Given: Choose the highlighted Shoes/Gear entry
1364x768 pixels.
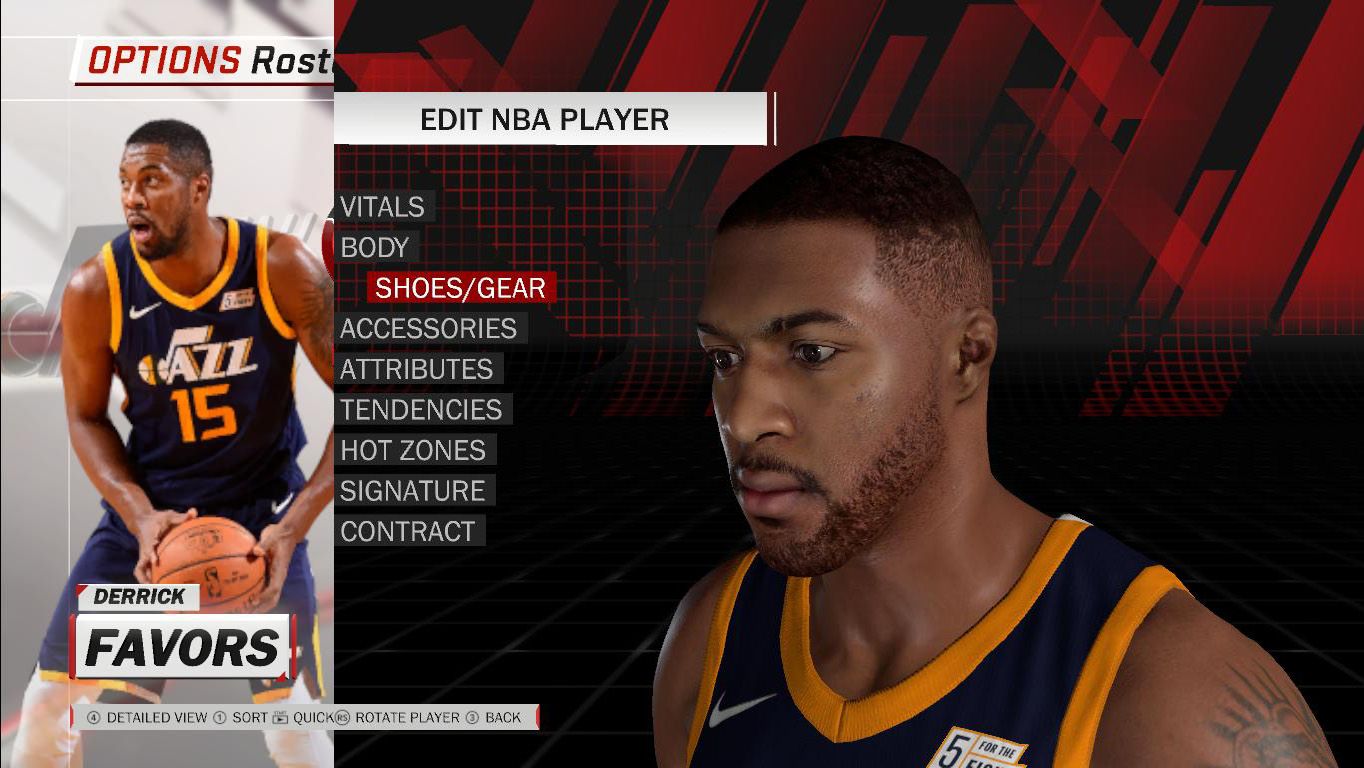Looking at the screenshot, I should point(460,288).
